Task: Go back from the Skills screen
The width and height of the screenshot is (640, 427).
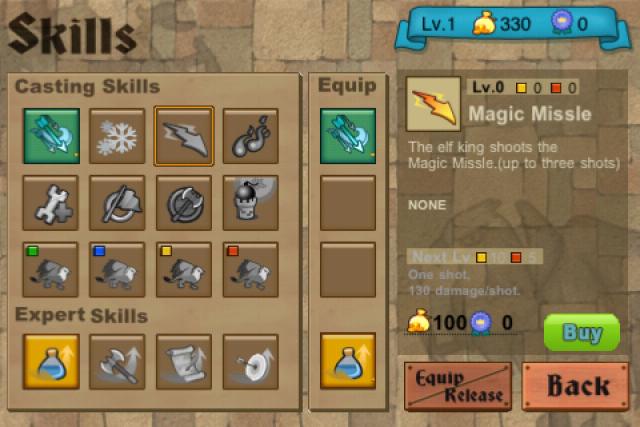Action: pos(576,386)
